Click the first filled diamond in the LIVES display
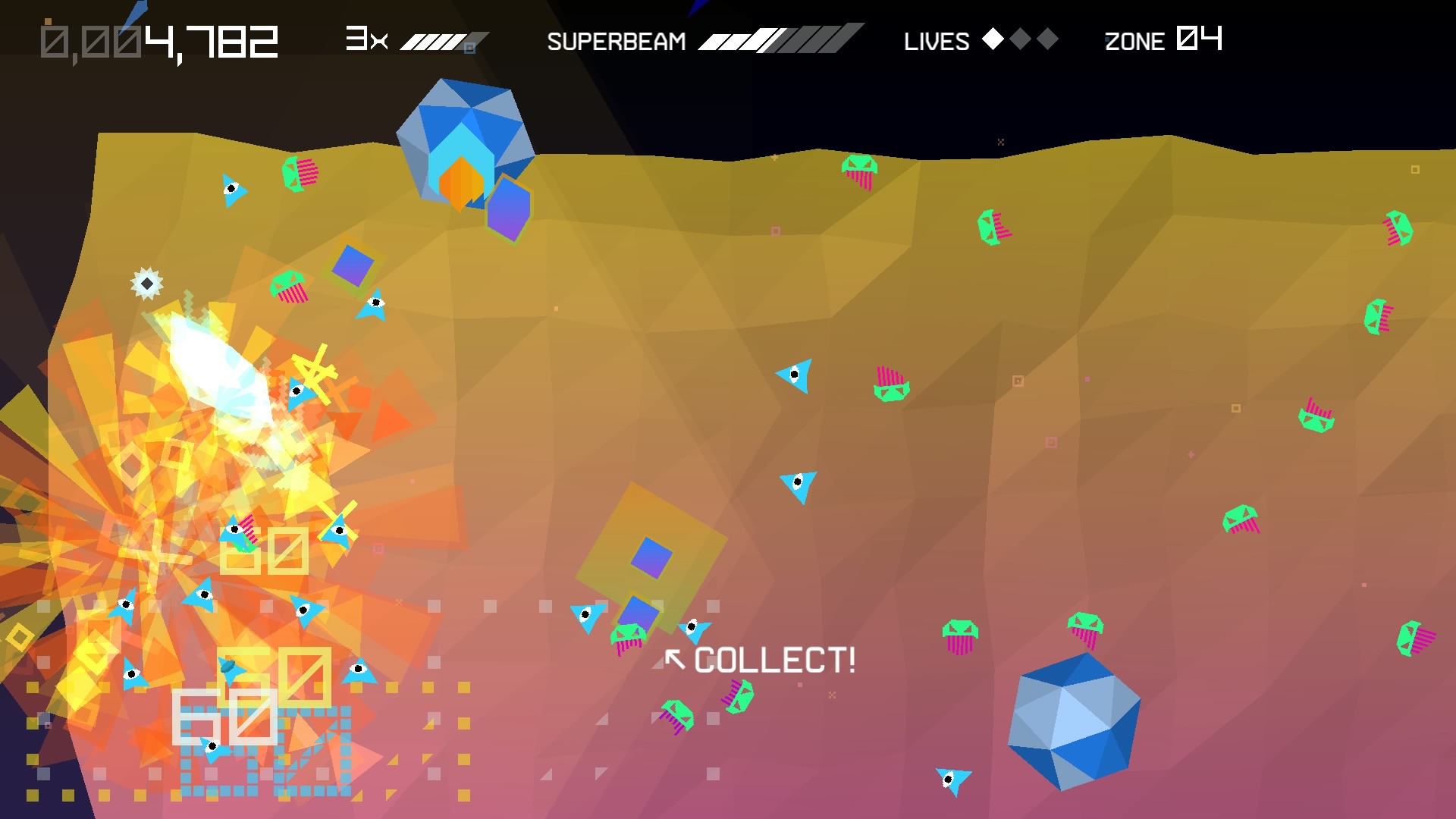 [x=993, y=39]
